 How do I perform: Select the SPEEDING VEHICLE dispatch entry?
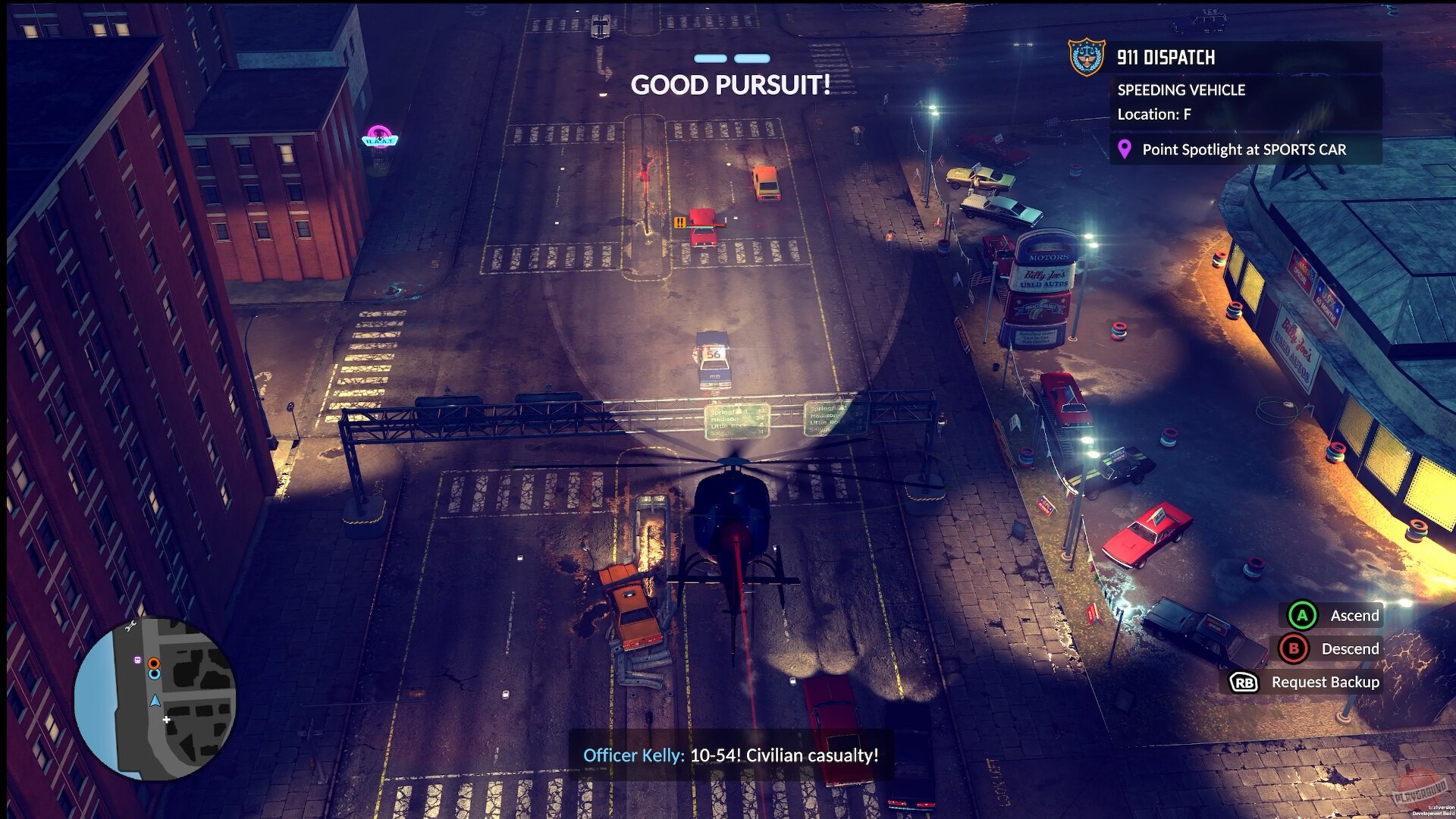1180,89
